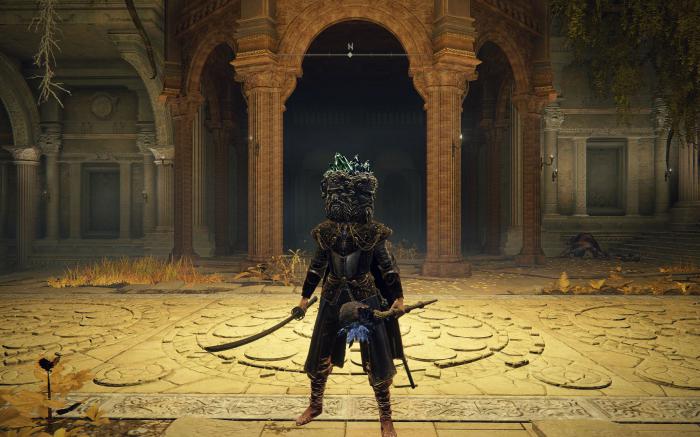The height and width of the screenshot is (437, 700).
Task: Click the compass bar's north marker
Action: tap(350, 47)
